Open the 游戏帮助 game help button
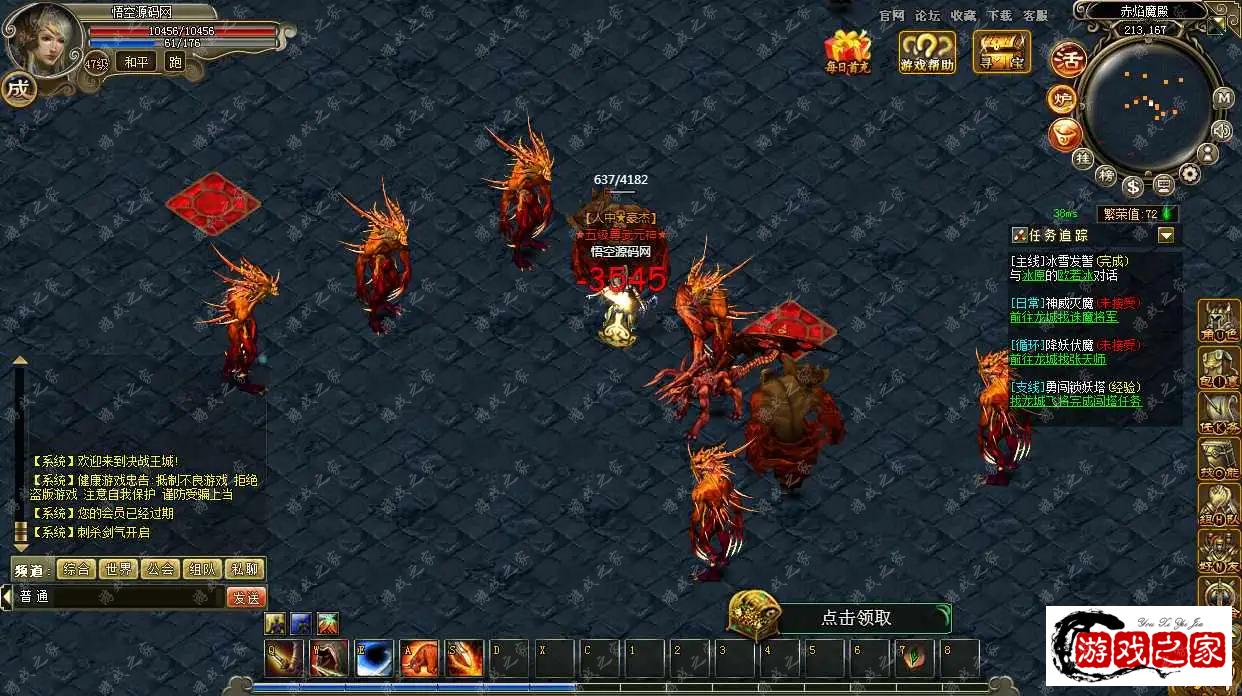The image size is (1242, 696). (927, 51)
